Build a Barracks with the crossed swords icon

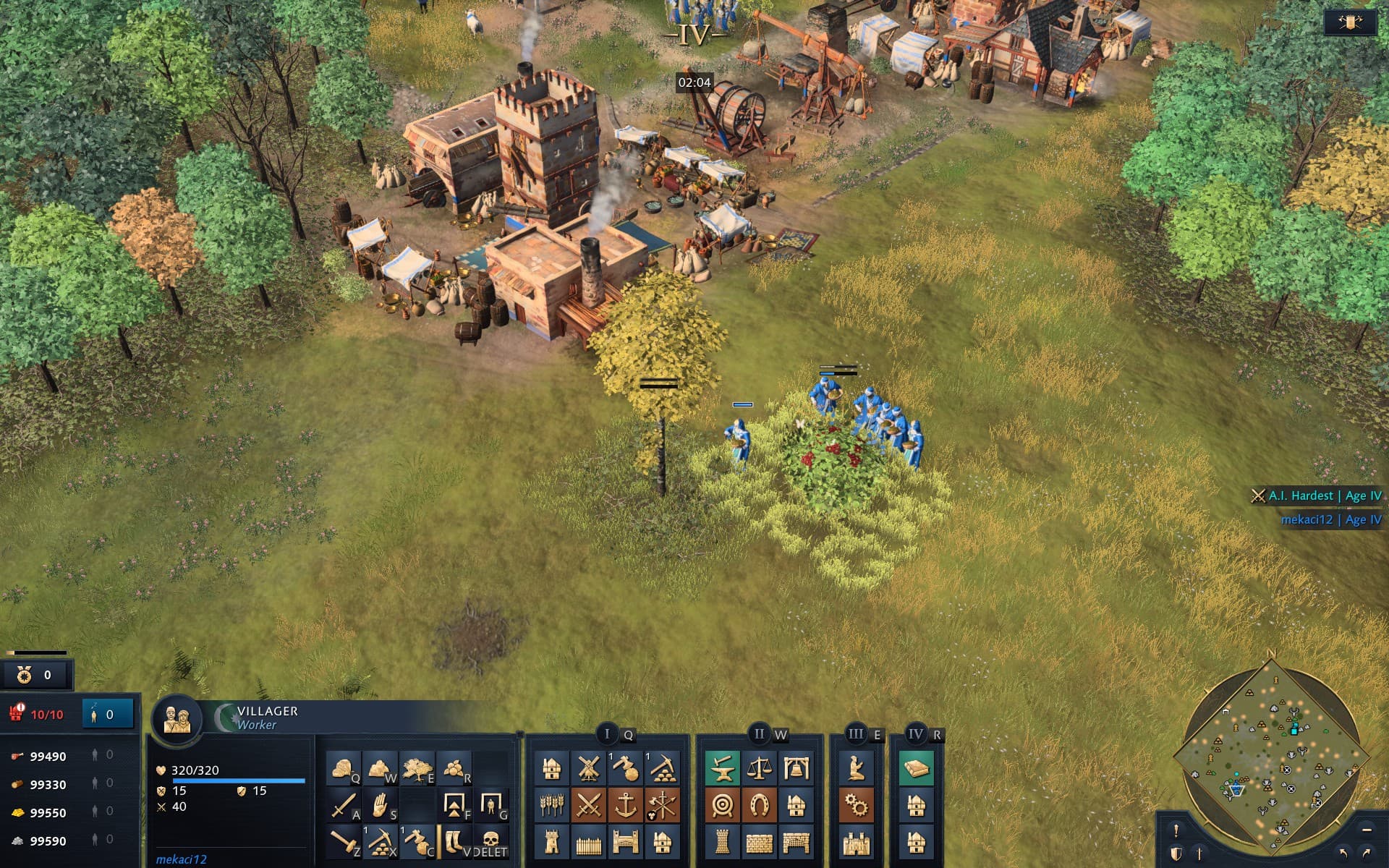(x=588, y=805)
